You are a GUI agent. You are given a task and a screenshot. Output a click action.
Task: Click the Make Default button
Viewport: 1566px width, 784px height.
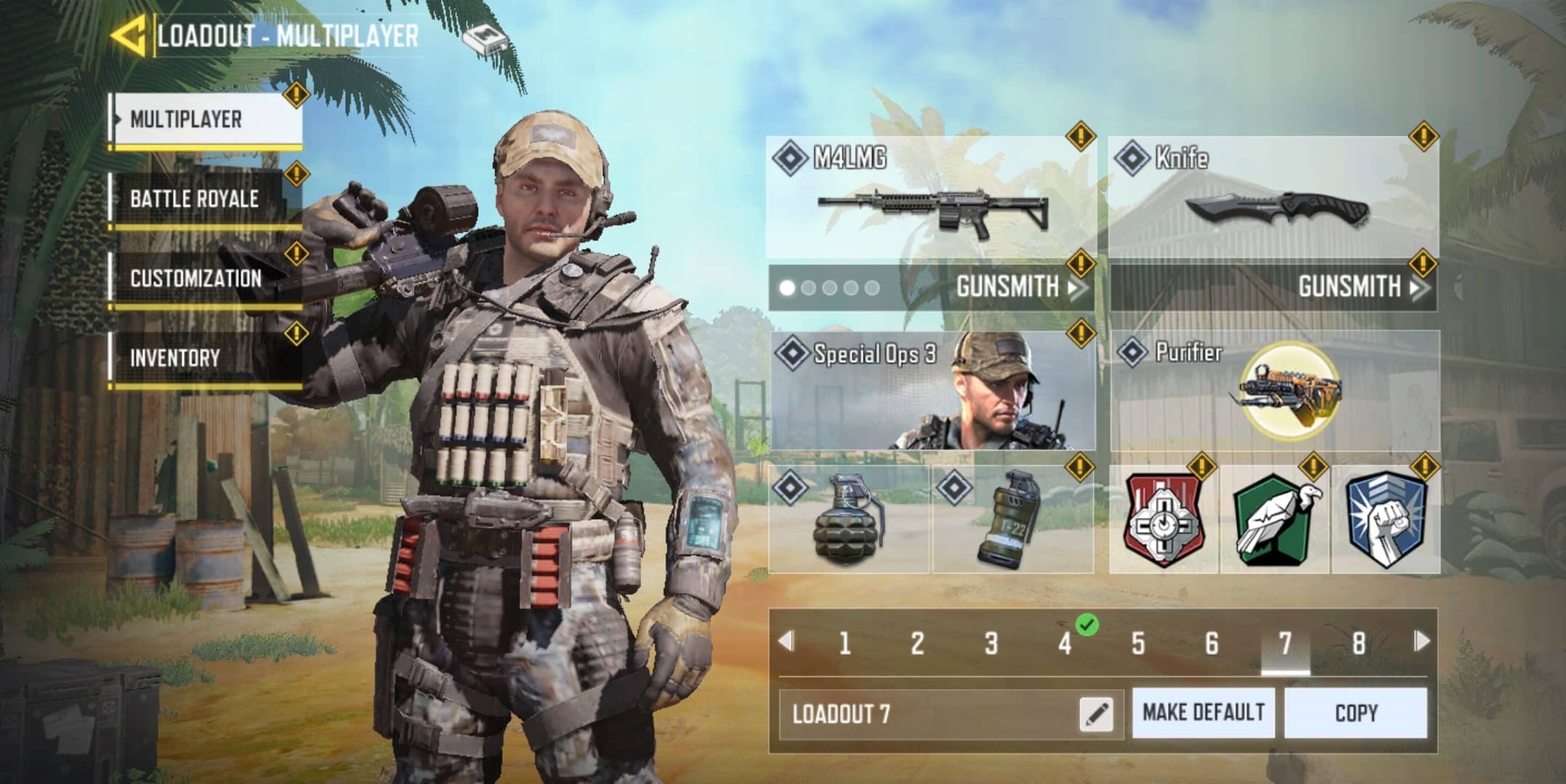click(1203, 713)
